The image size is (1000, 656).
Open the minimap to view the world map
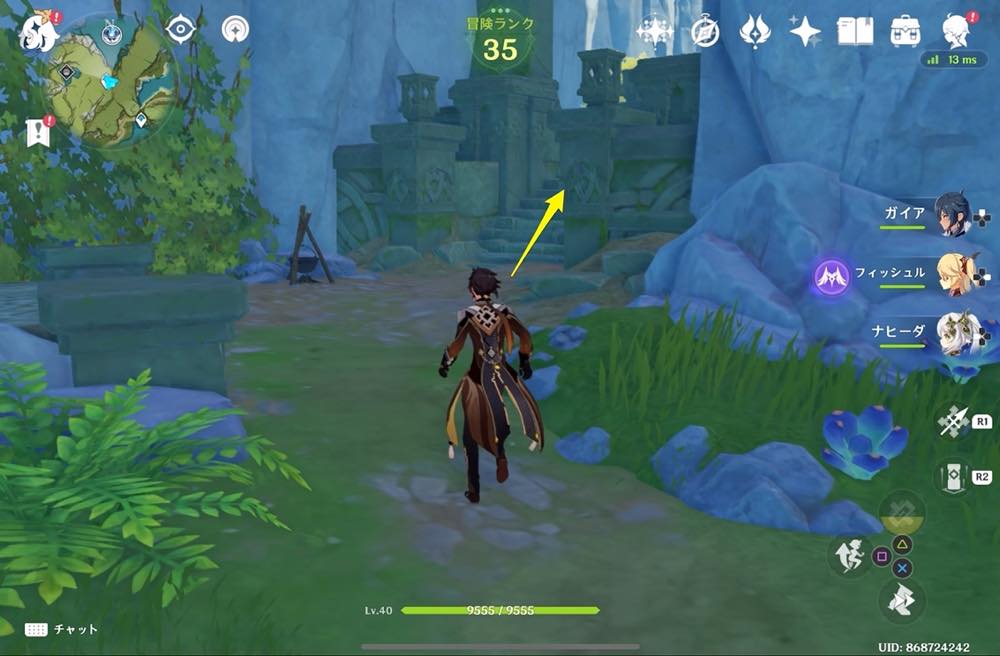point(112,80)
